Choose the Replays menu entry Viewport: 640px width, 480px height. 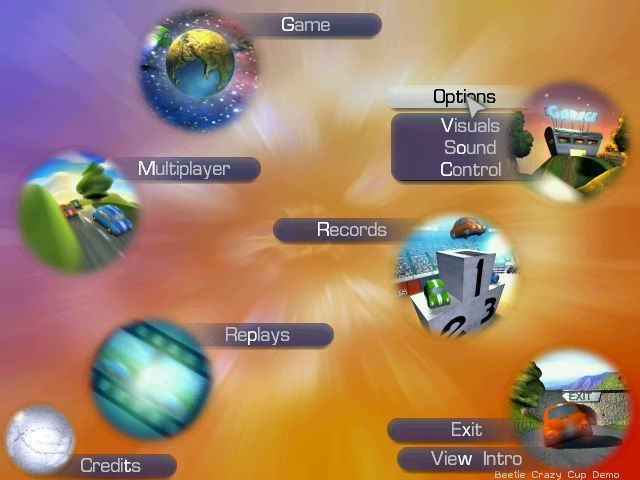257,335
